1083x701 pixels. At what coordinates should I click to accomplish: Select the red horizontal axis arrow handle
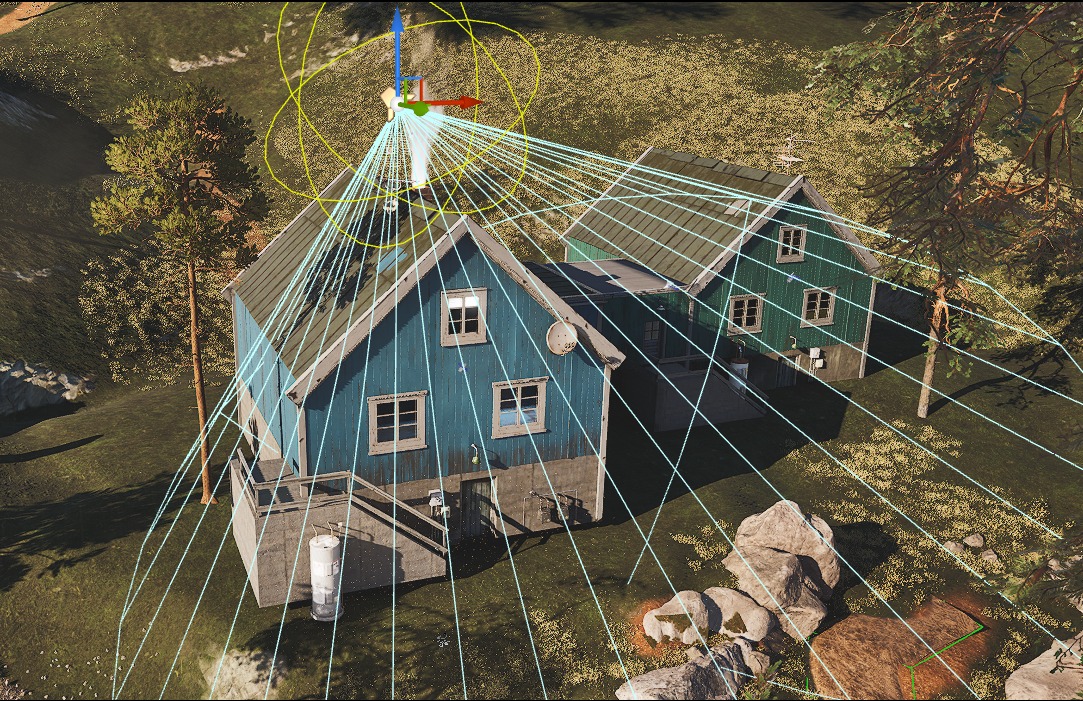click(471, 102)
